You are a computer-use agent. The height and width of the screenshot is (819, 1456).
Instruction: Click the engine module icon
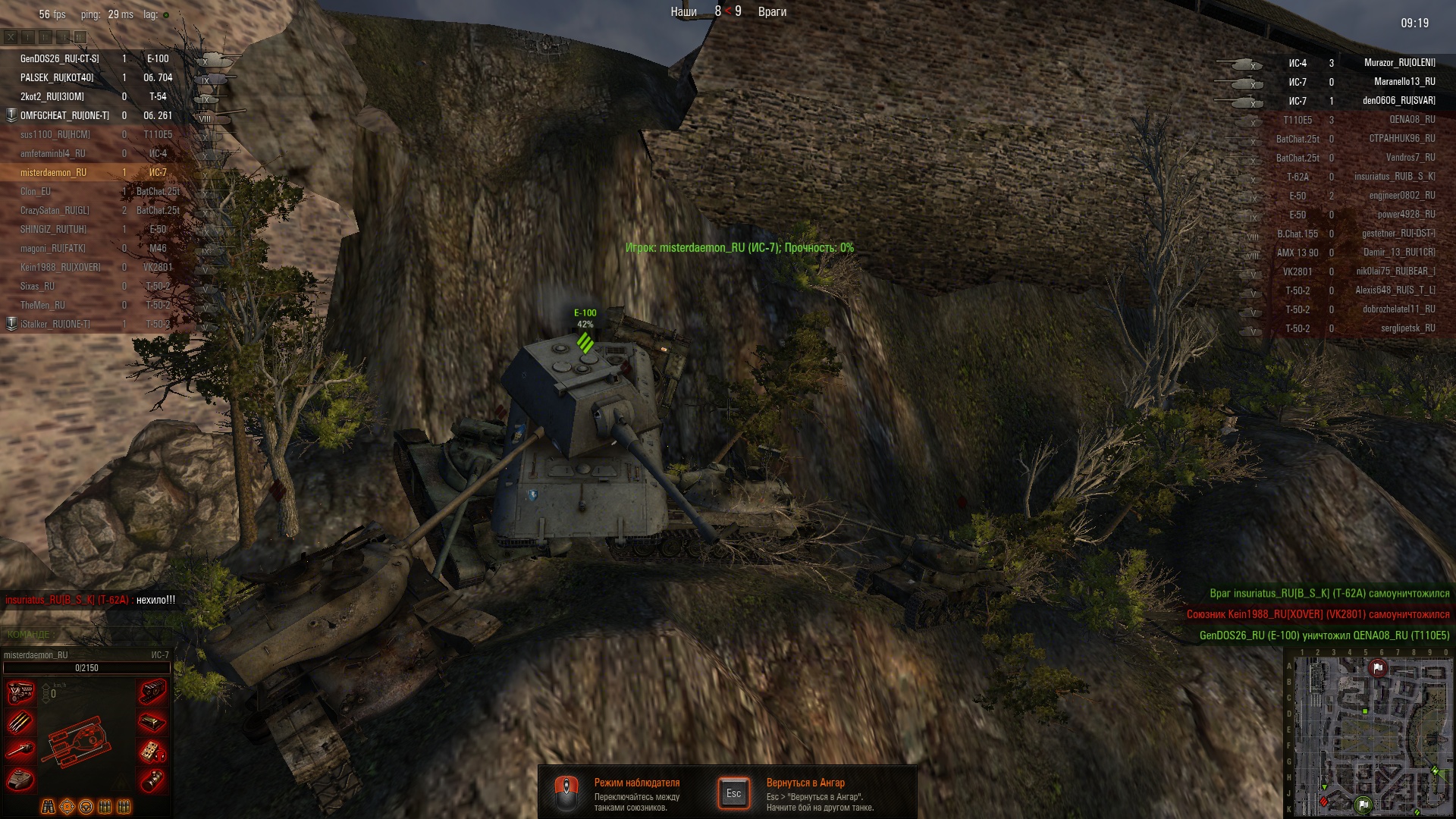coord(20,692)
